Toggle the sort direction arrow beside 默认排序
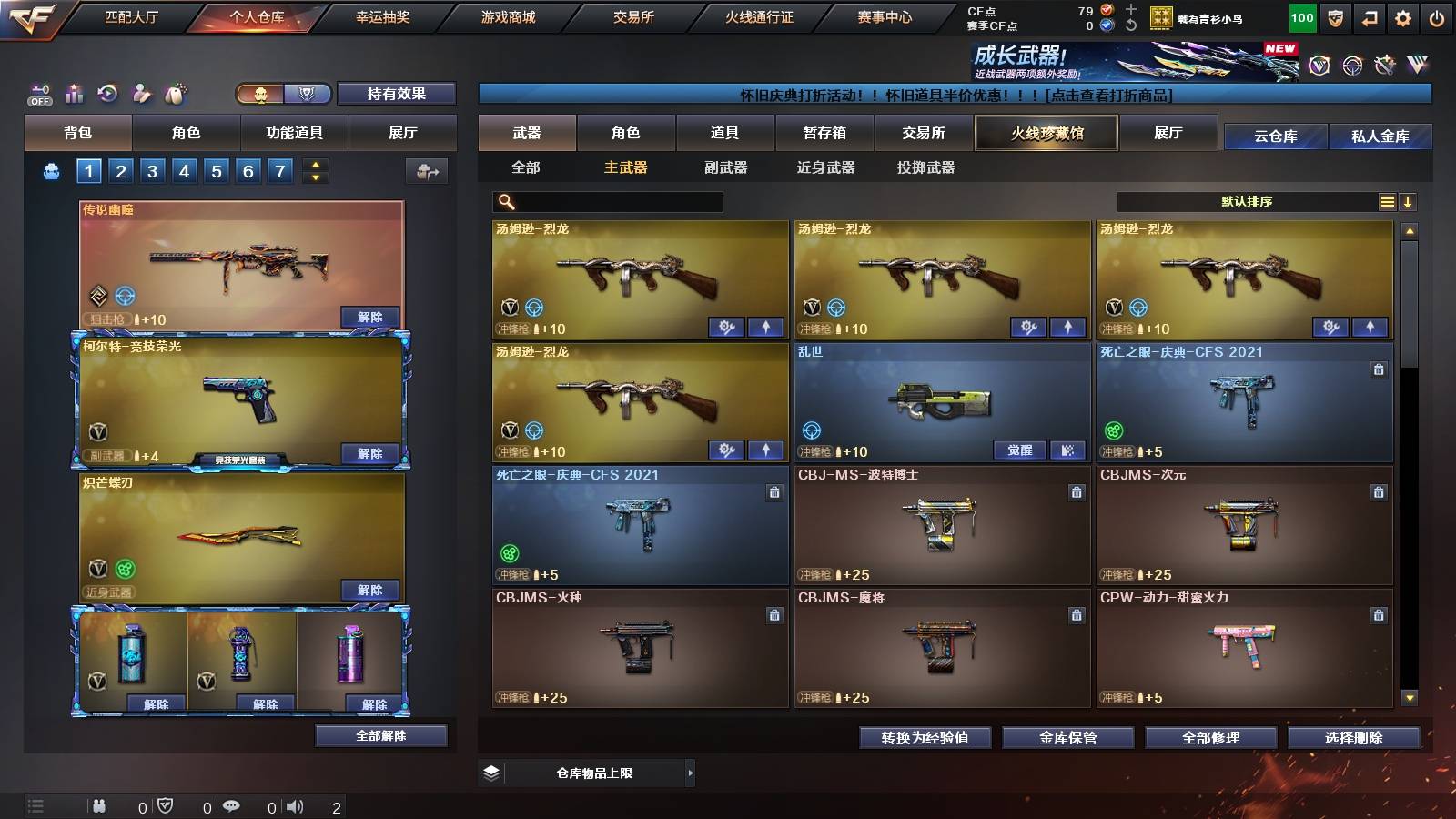This screenshot has height=819, width=1456. click(x=1408, y=201)
